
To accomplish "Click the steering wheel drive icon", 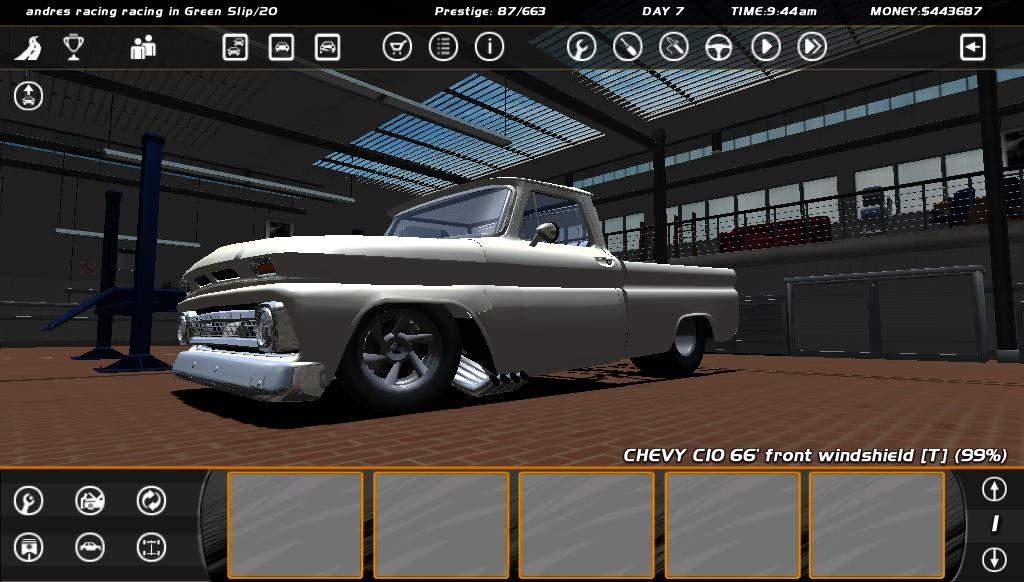I will 719,47.
